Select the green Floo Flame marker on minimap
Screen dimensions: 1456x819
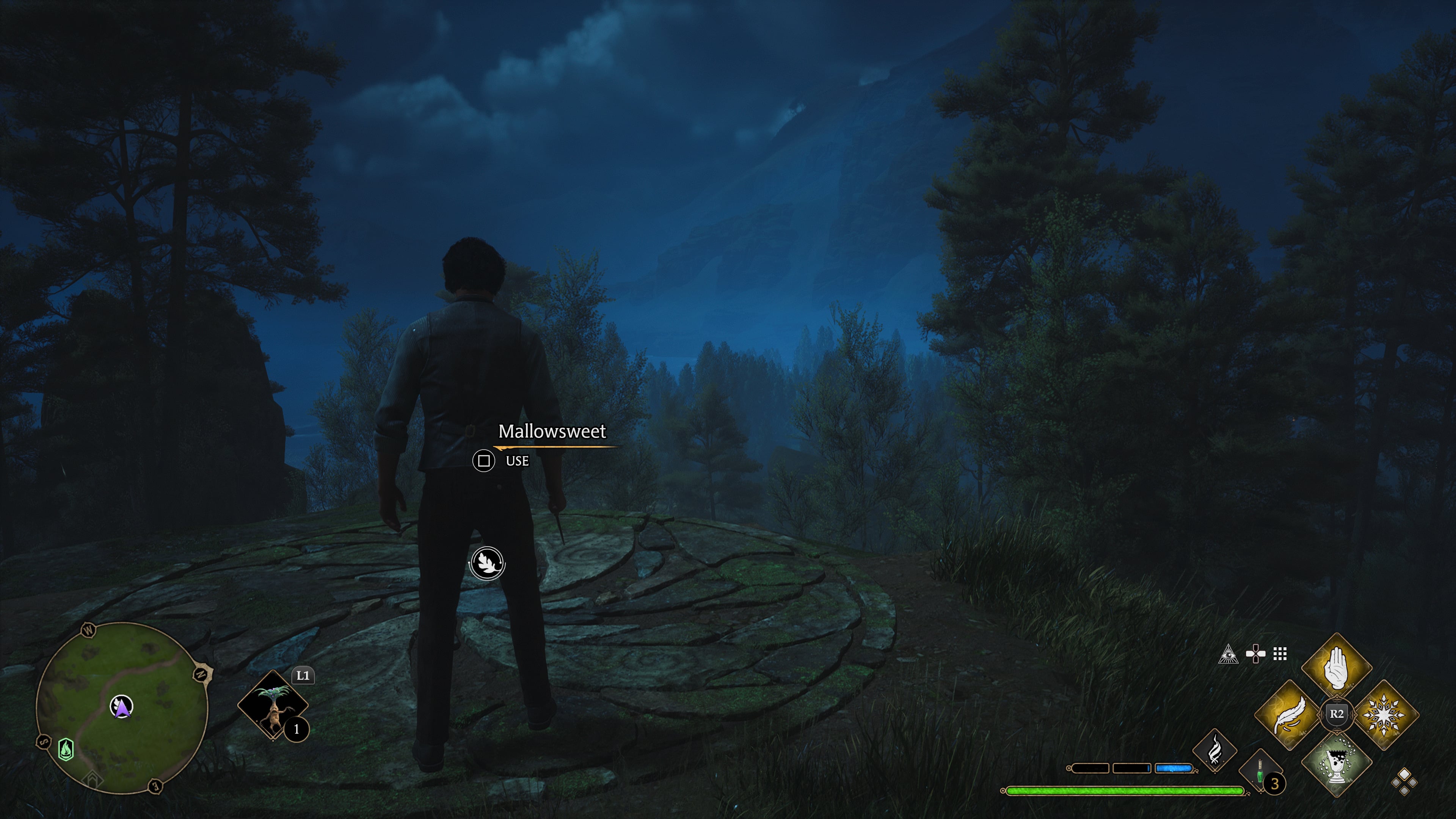tap(66, 750)
